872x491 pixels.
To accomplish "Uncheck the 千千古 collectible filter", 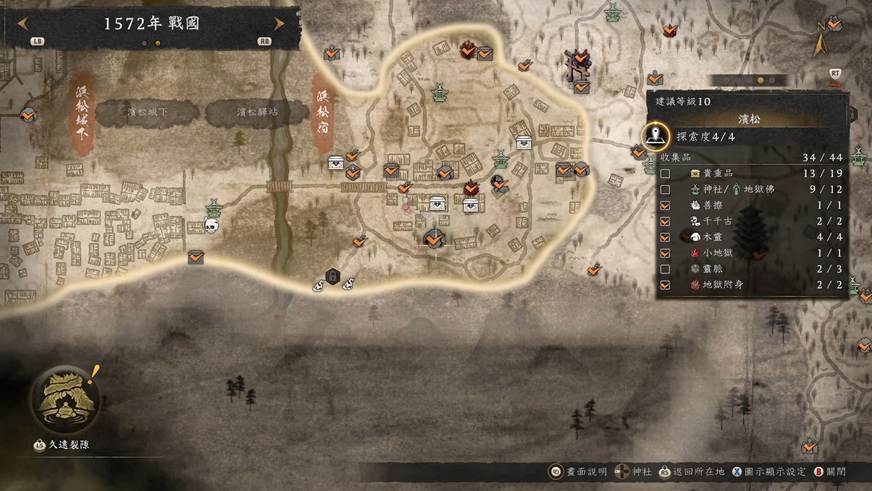I will click(x=666, y=222).
